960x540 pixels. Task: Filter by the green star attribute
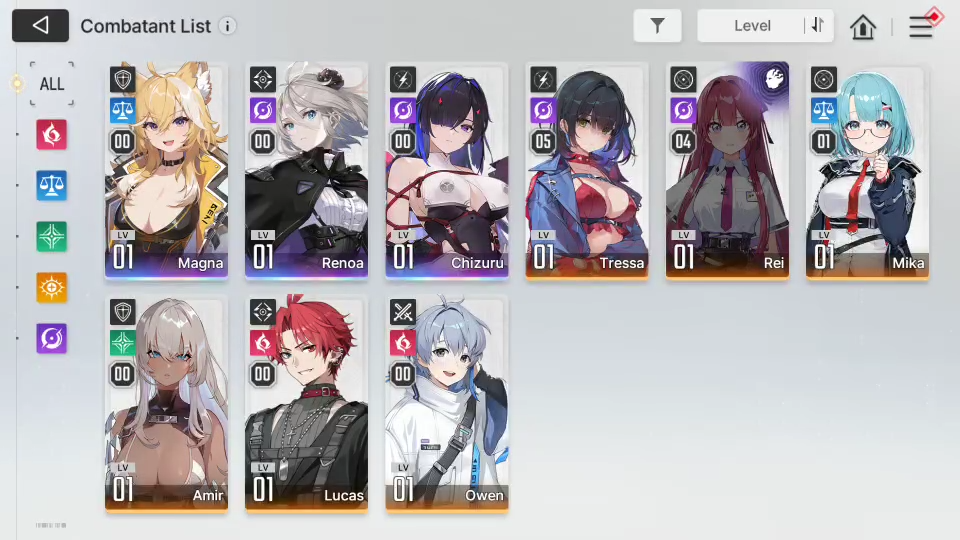[52, 236]
